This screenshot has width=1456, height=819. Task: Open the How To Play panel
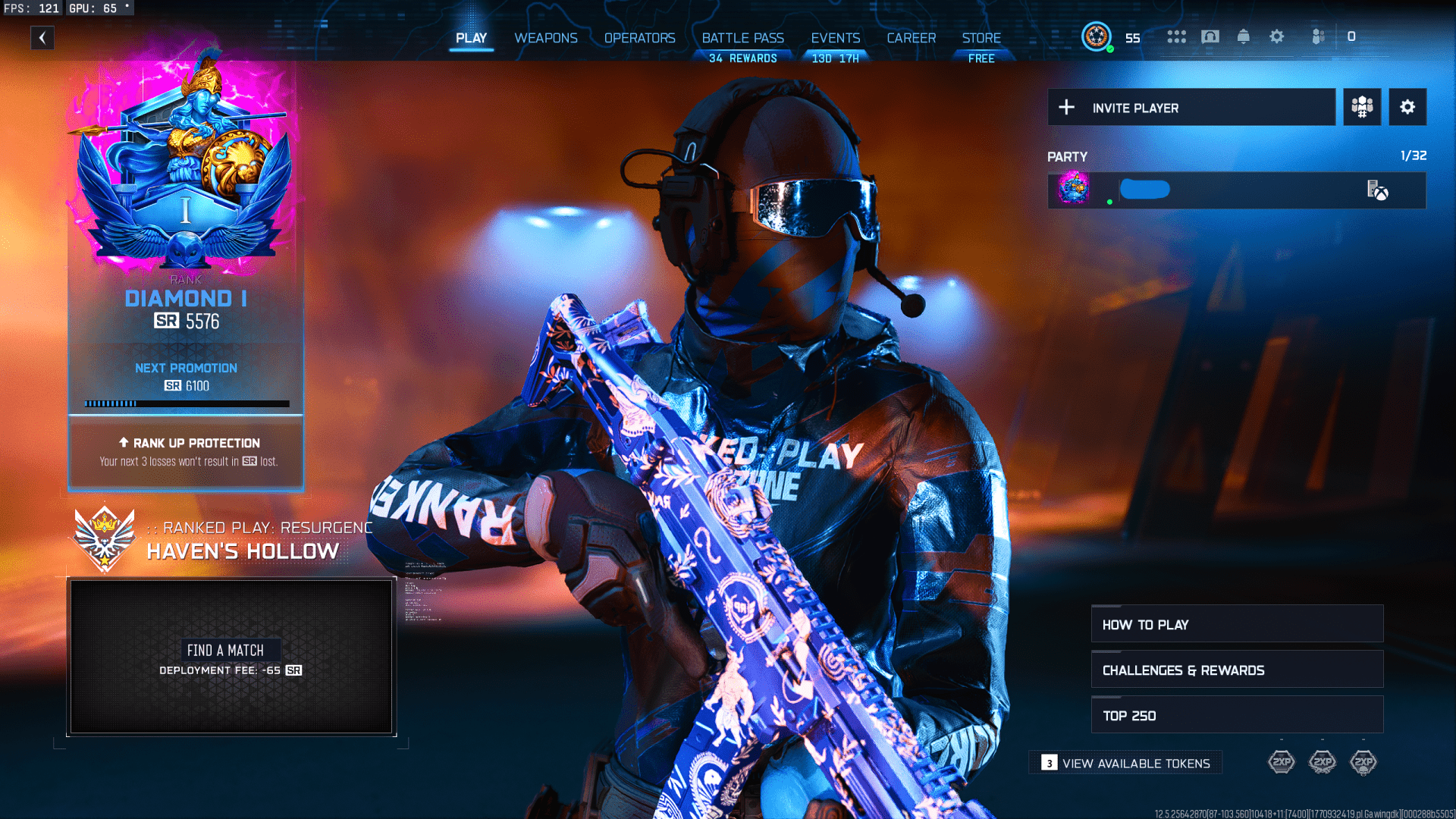click(1236, 624)
